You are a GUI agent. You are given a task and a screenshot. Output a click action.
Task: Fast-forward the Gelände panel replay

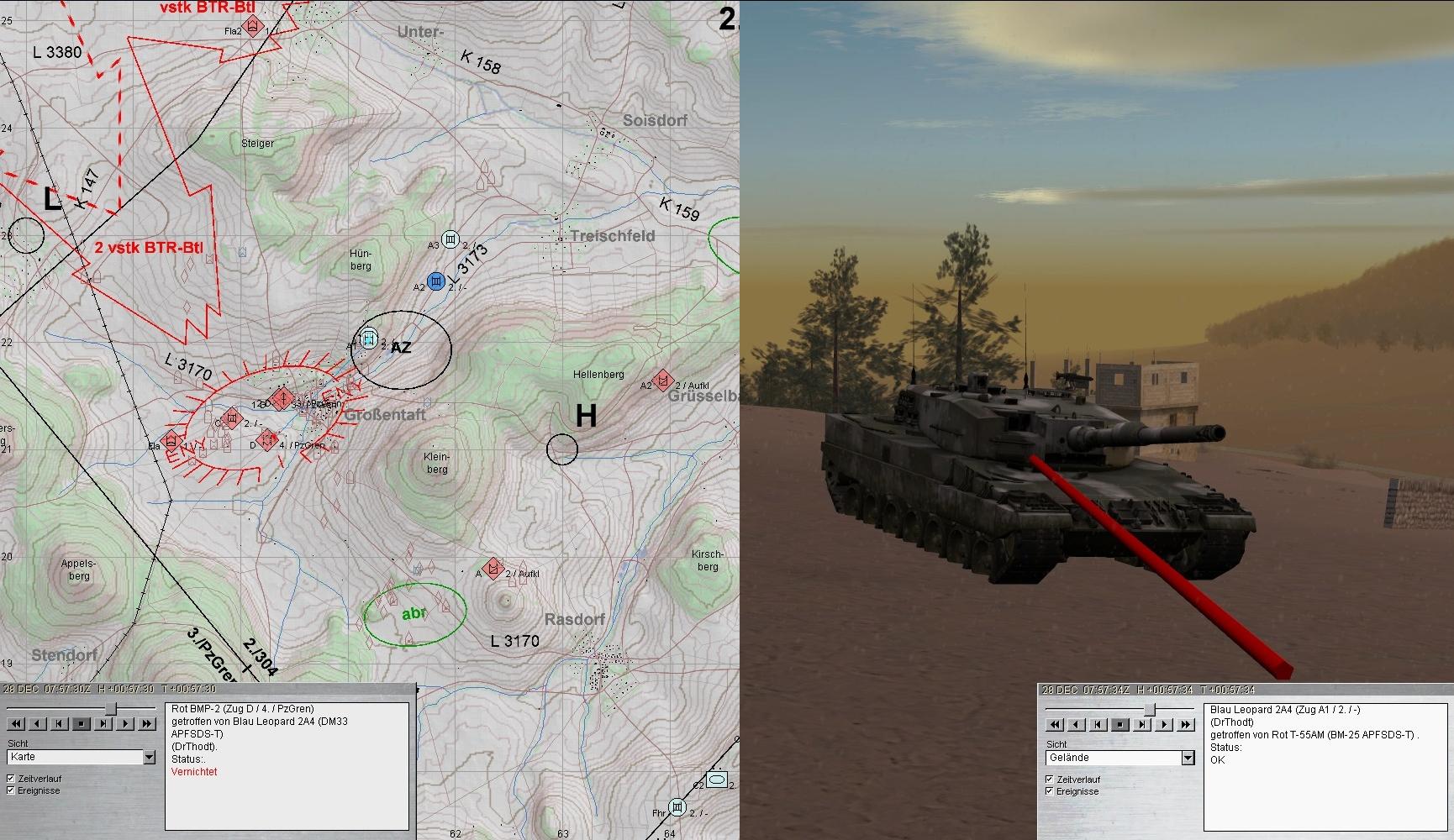pyautogui.click(x=1186, y=724)
